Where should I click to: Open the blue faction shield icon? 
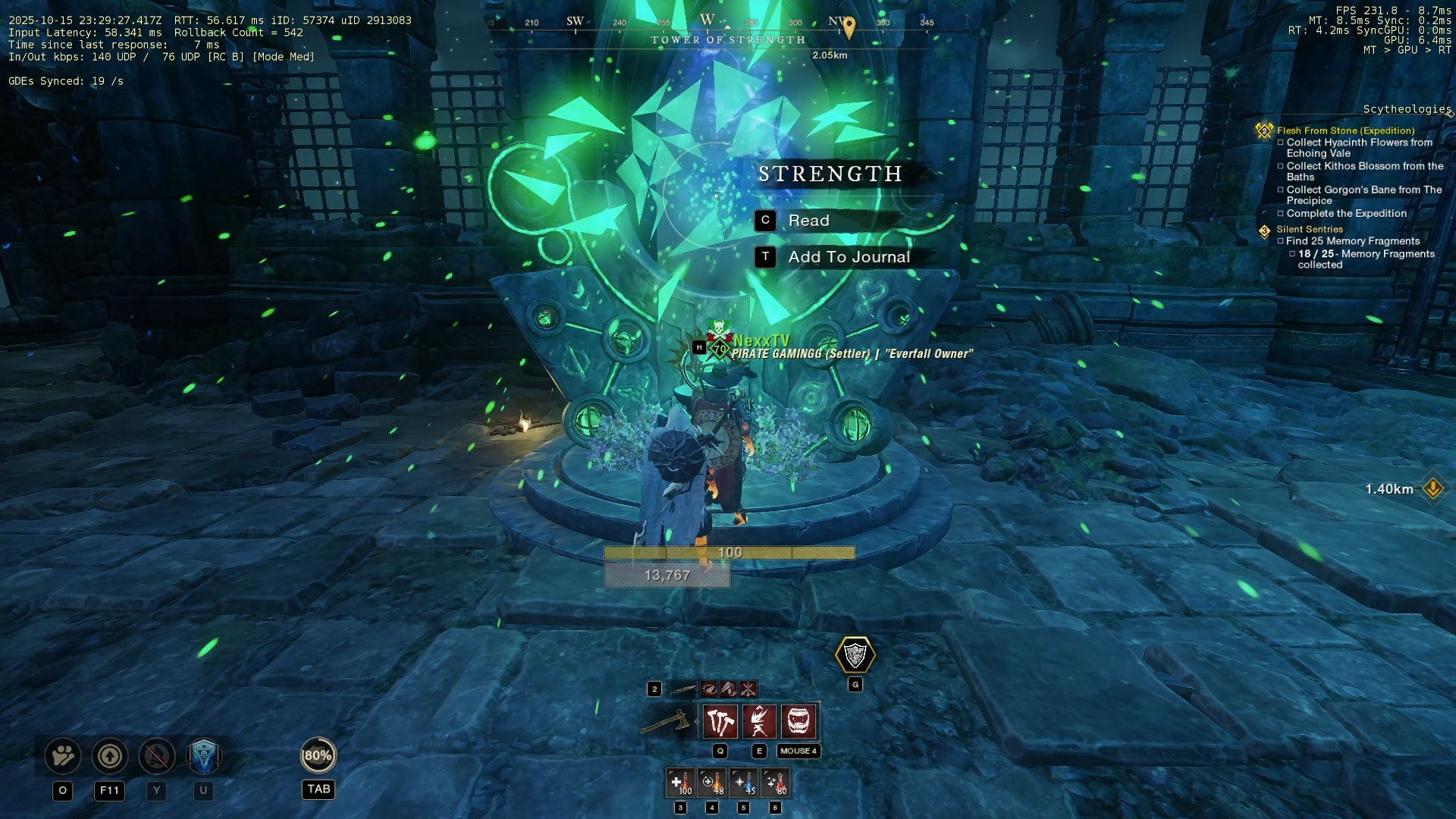pos(203,756)
